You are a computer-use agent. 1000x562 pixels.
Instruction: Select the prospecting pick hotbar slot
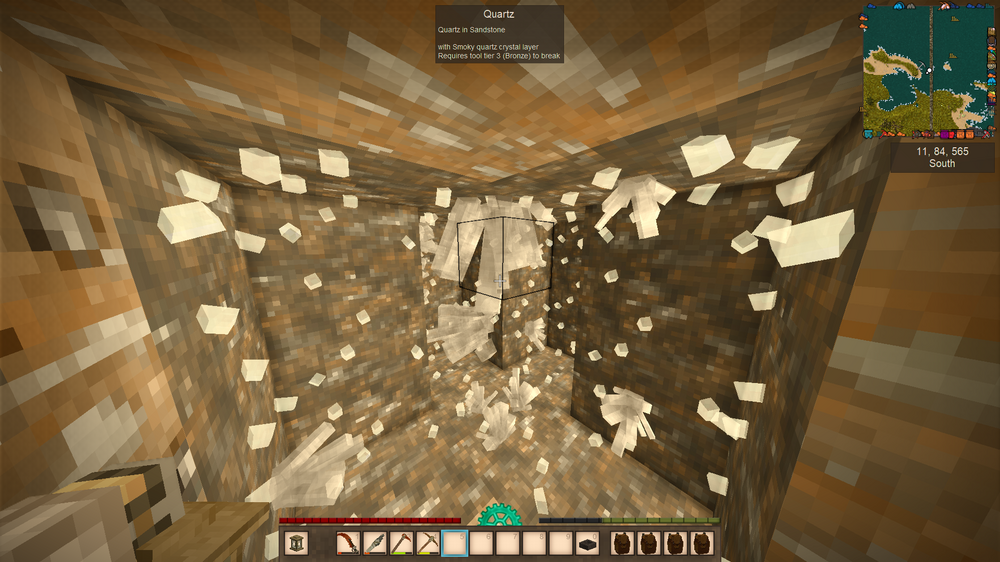401,543
